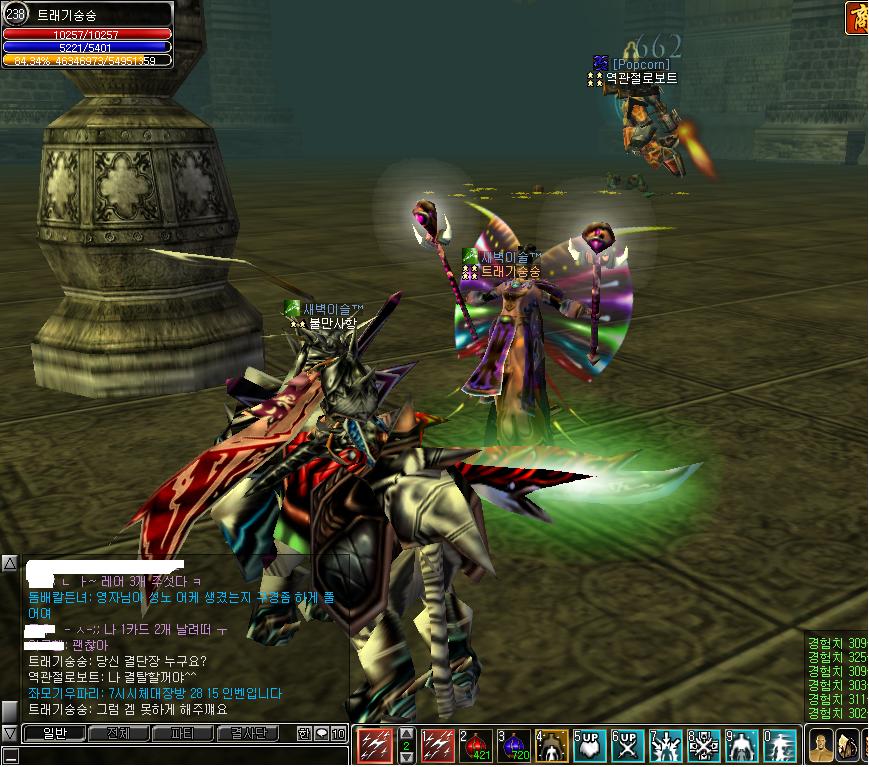Cast the crossed-swords UP buff in slot 6
Image resolution: width=869 pixels, height=767 pixels.
pos(628,746)
